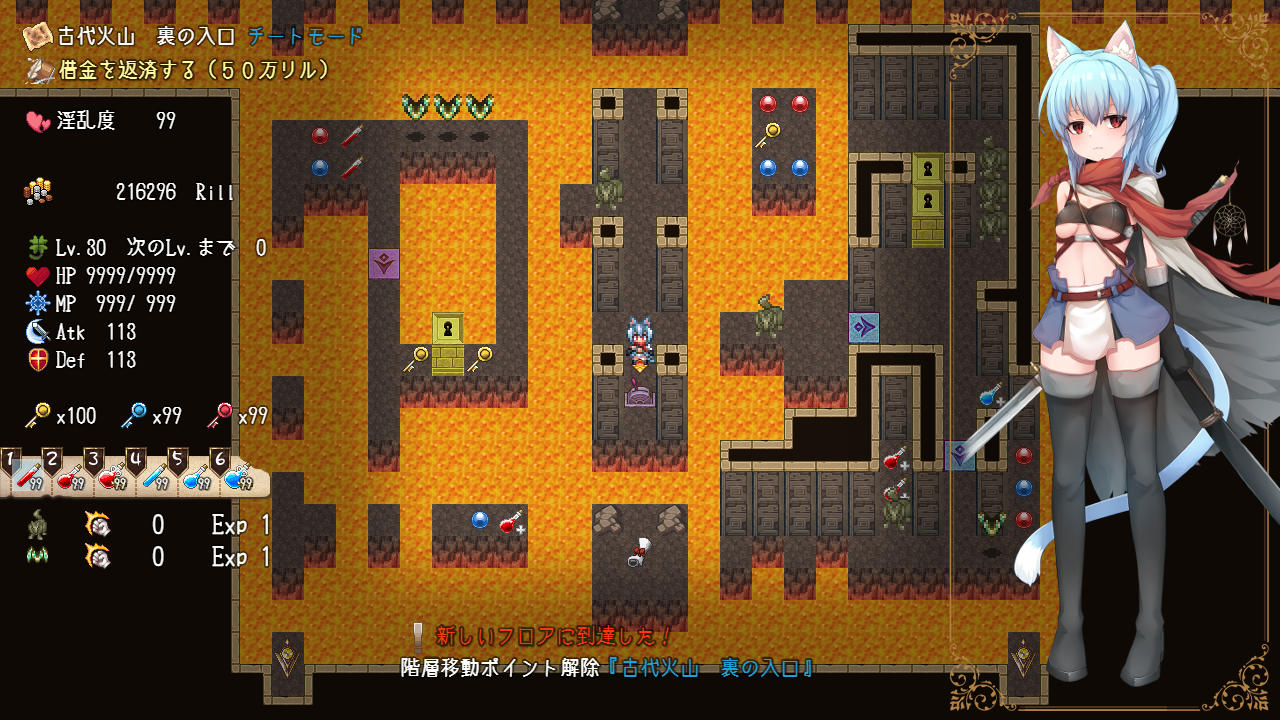Click the map scroll icon beside the floor name
Image resolution: width=1280 pixels, height=720 pixels.
tap(38, 36)
